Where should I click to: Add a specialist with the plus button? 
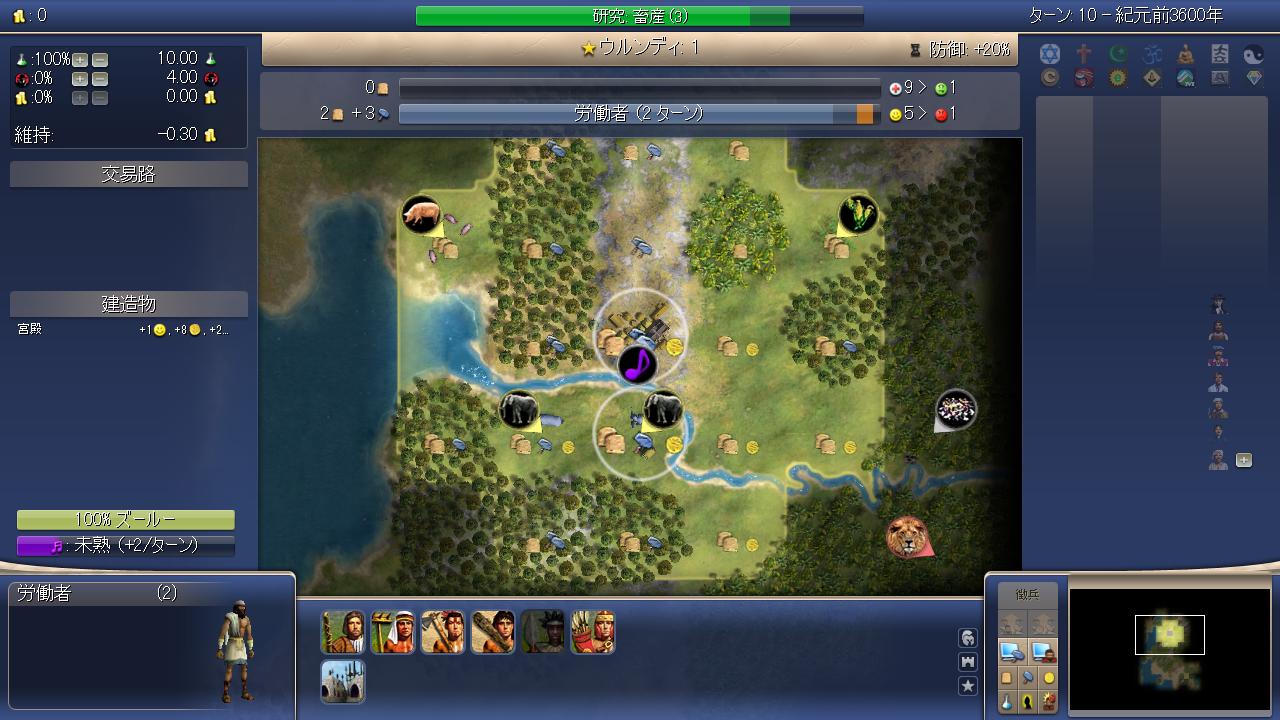click(1244, 460)
